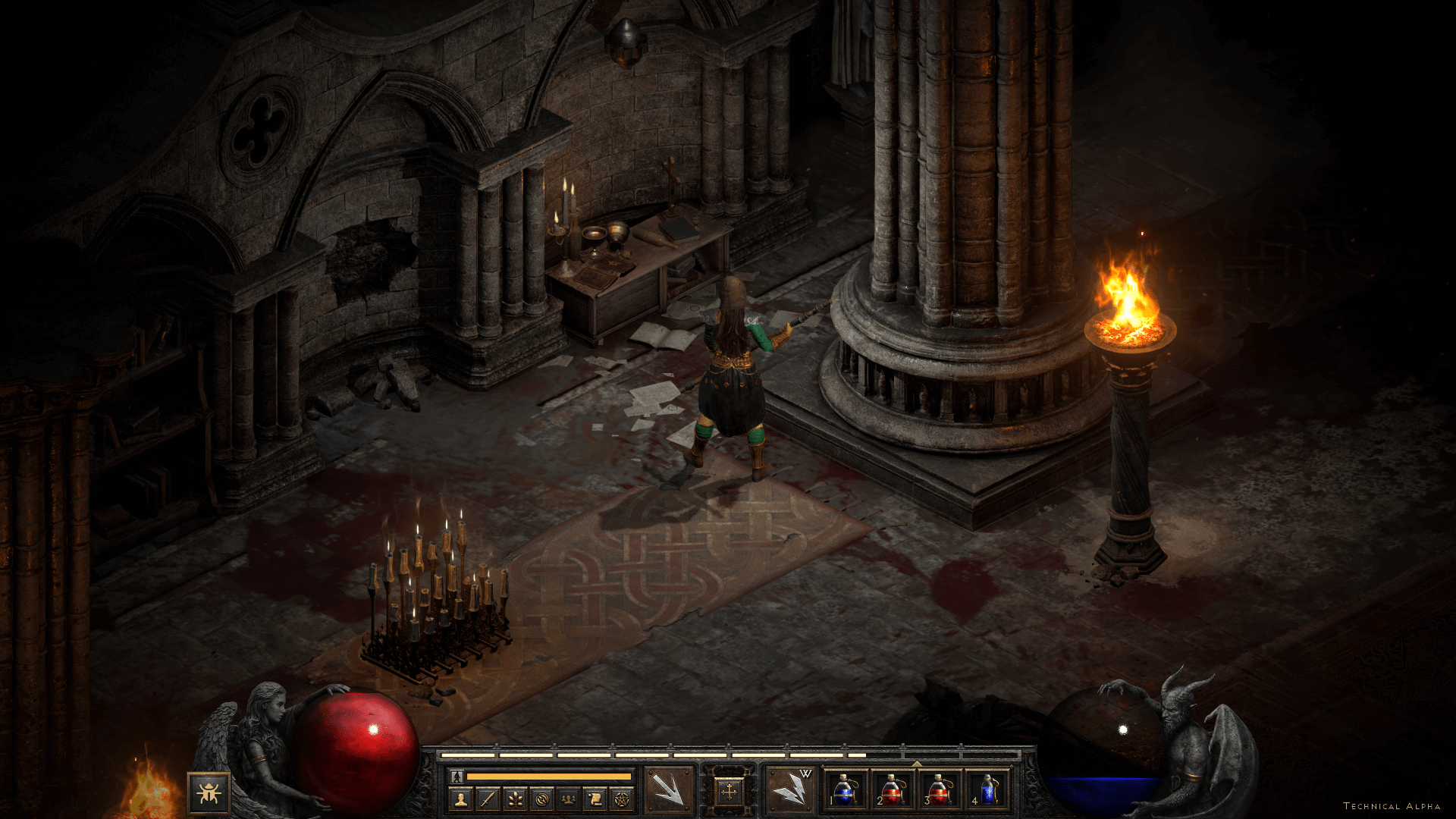Toggle the run/walk figure icon

(x=457, y=777)
